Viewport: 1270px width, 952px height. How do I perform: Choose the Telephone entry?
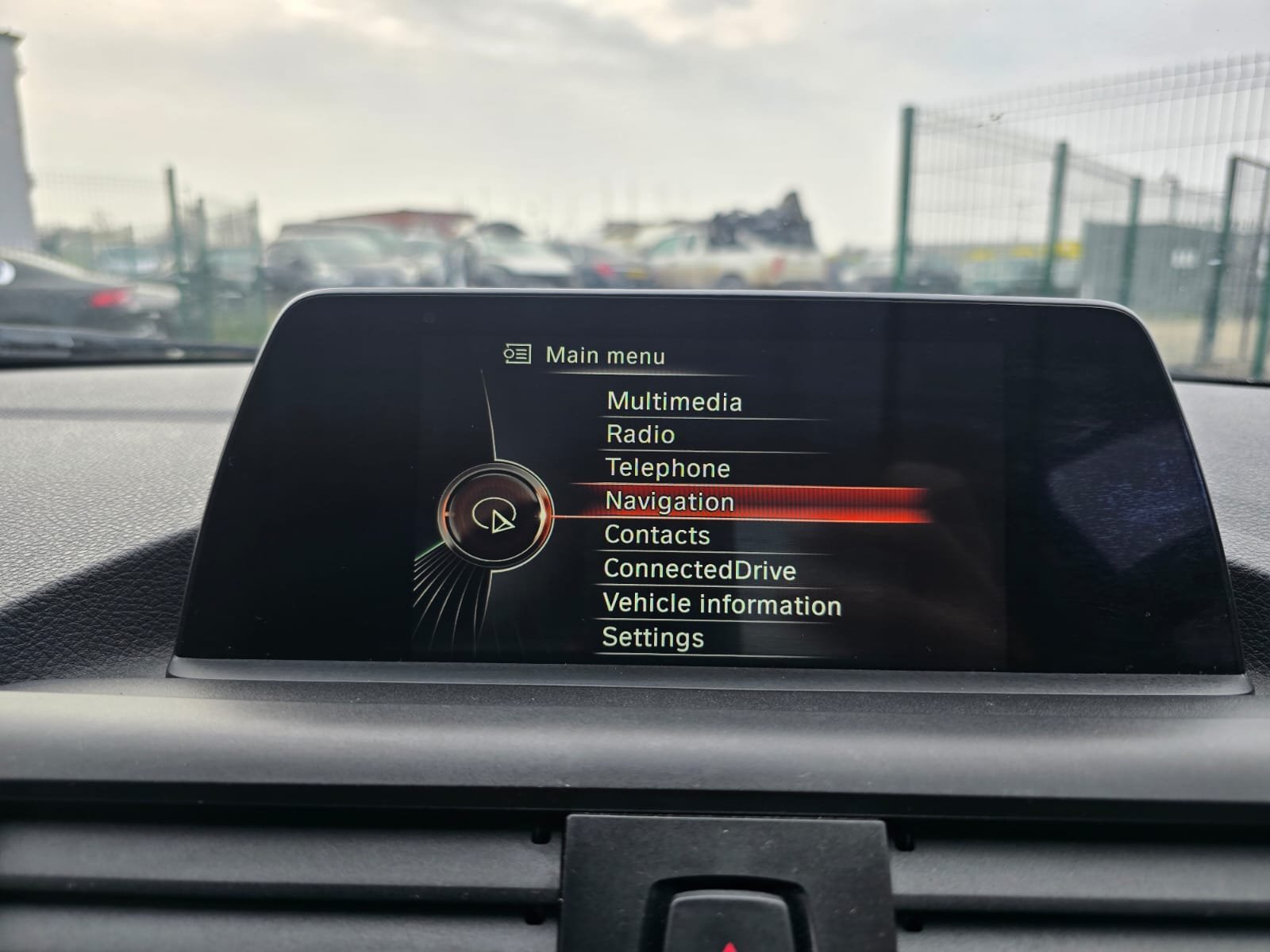[668, 468]
